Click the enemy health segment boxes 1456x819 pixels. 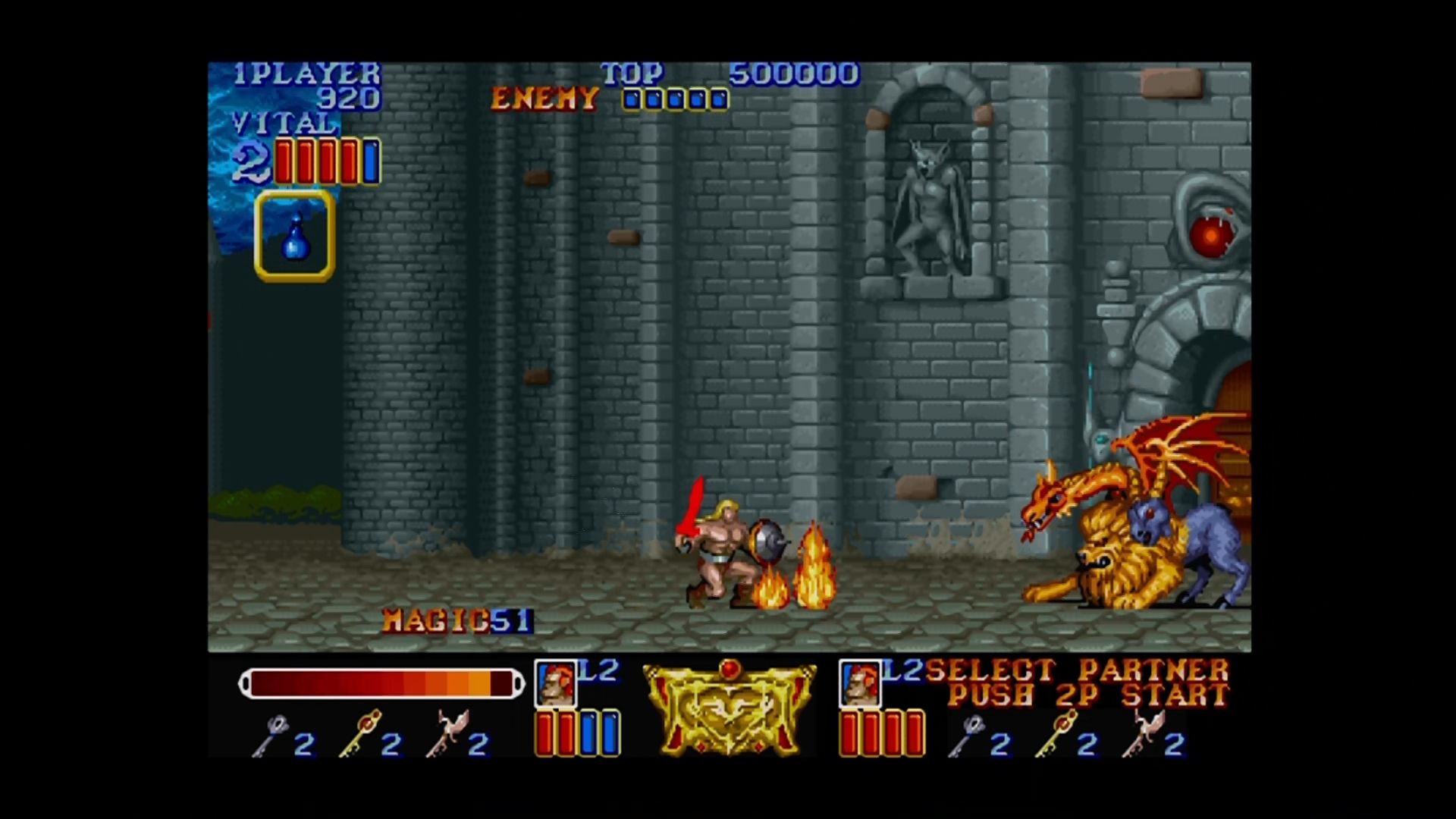[x=673, y=99]
